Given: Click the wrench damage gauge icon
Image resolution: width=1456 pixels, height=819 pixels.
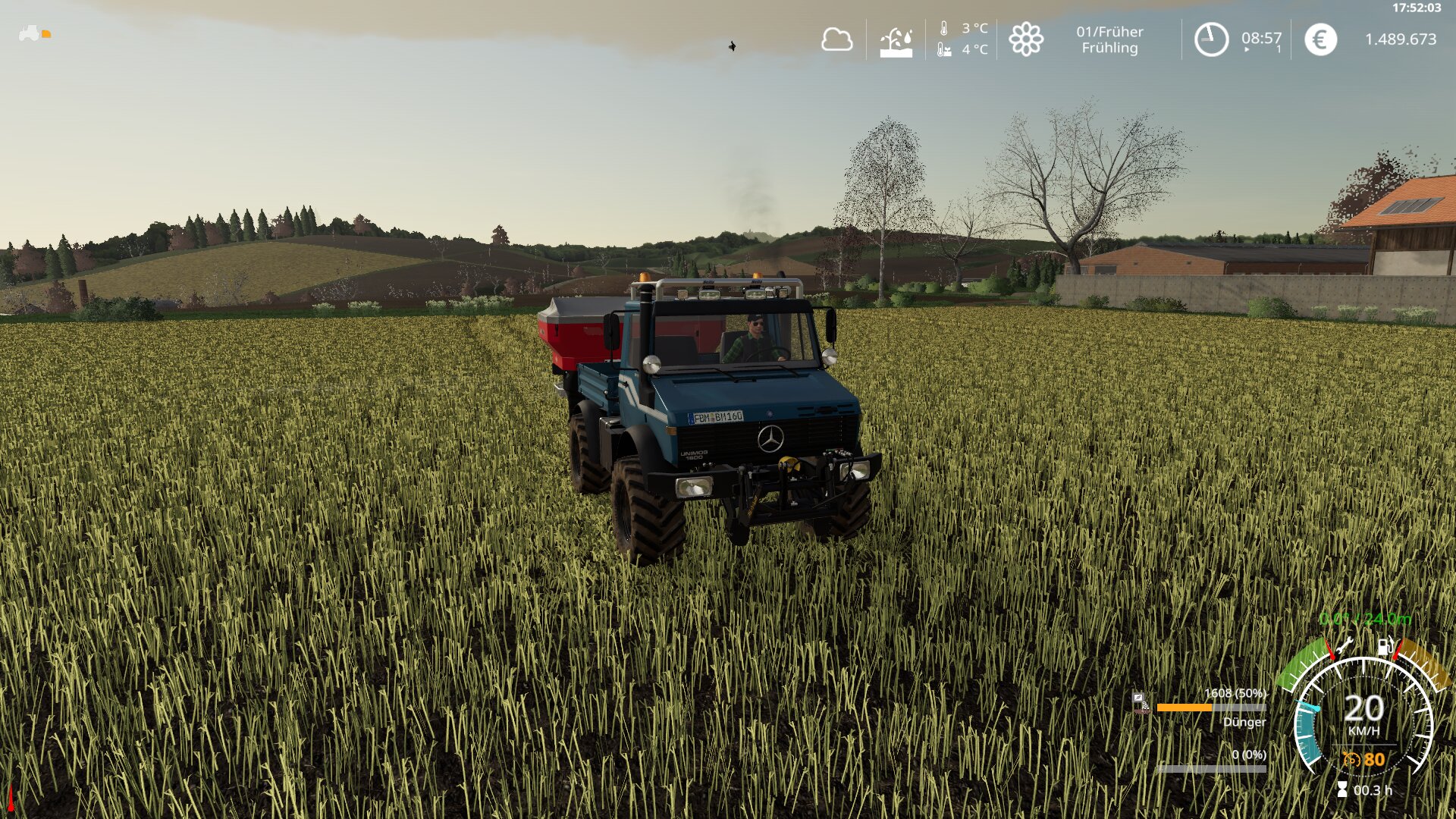Looking at the screenshot, I should coord(1345,646).
